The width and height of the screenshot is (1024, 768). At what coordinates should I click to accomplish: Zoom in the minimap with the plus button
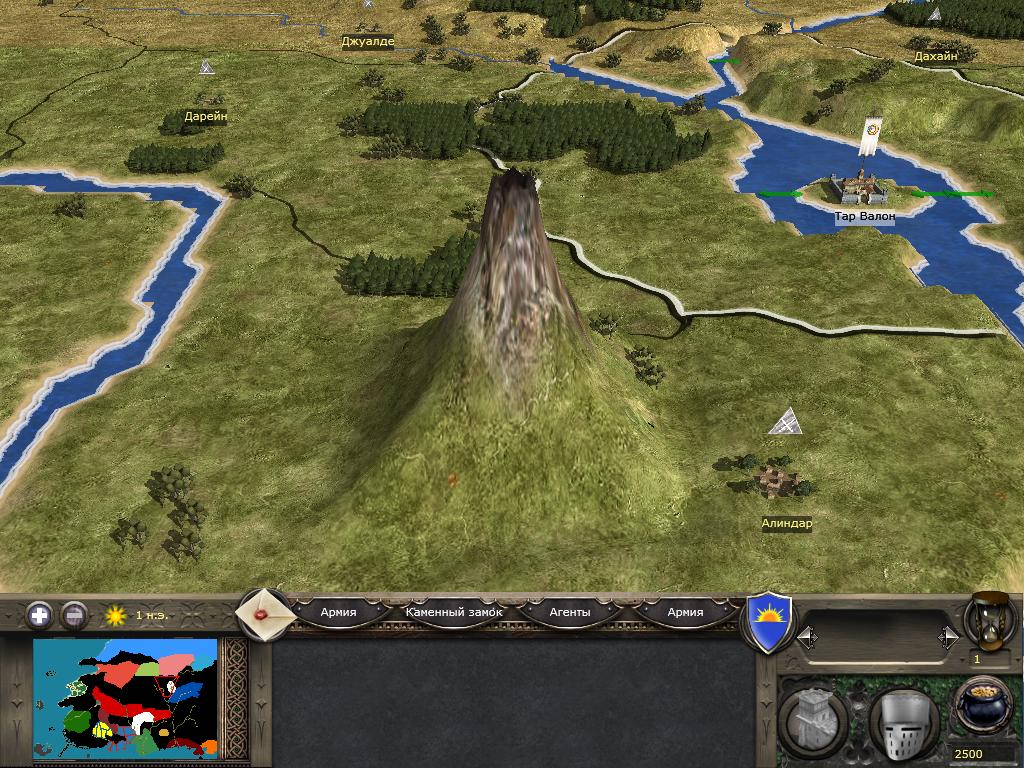[x=39, y=615]
